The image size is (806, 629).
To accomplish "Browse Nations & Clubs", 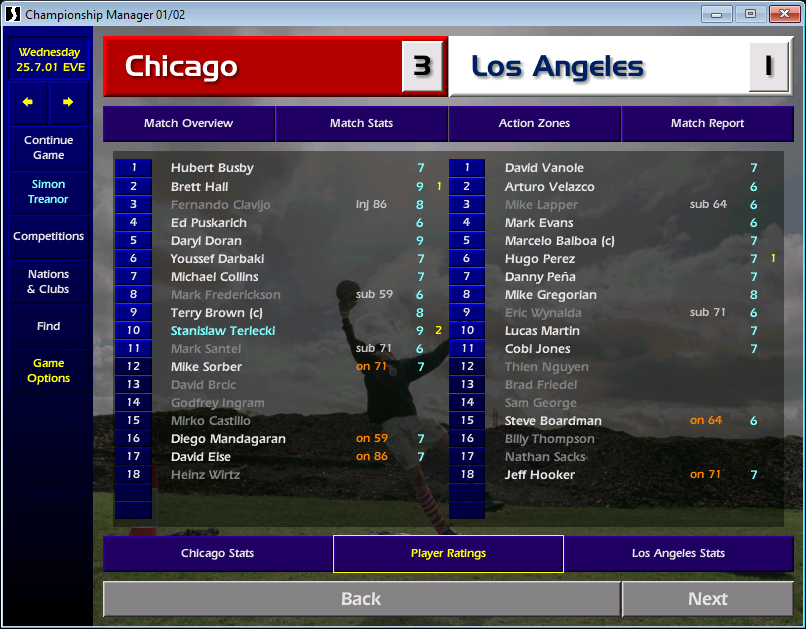I will point(48,282).
